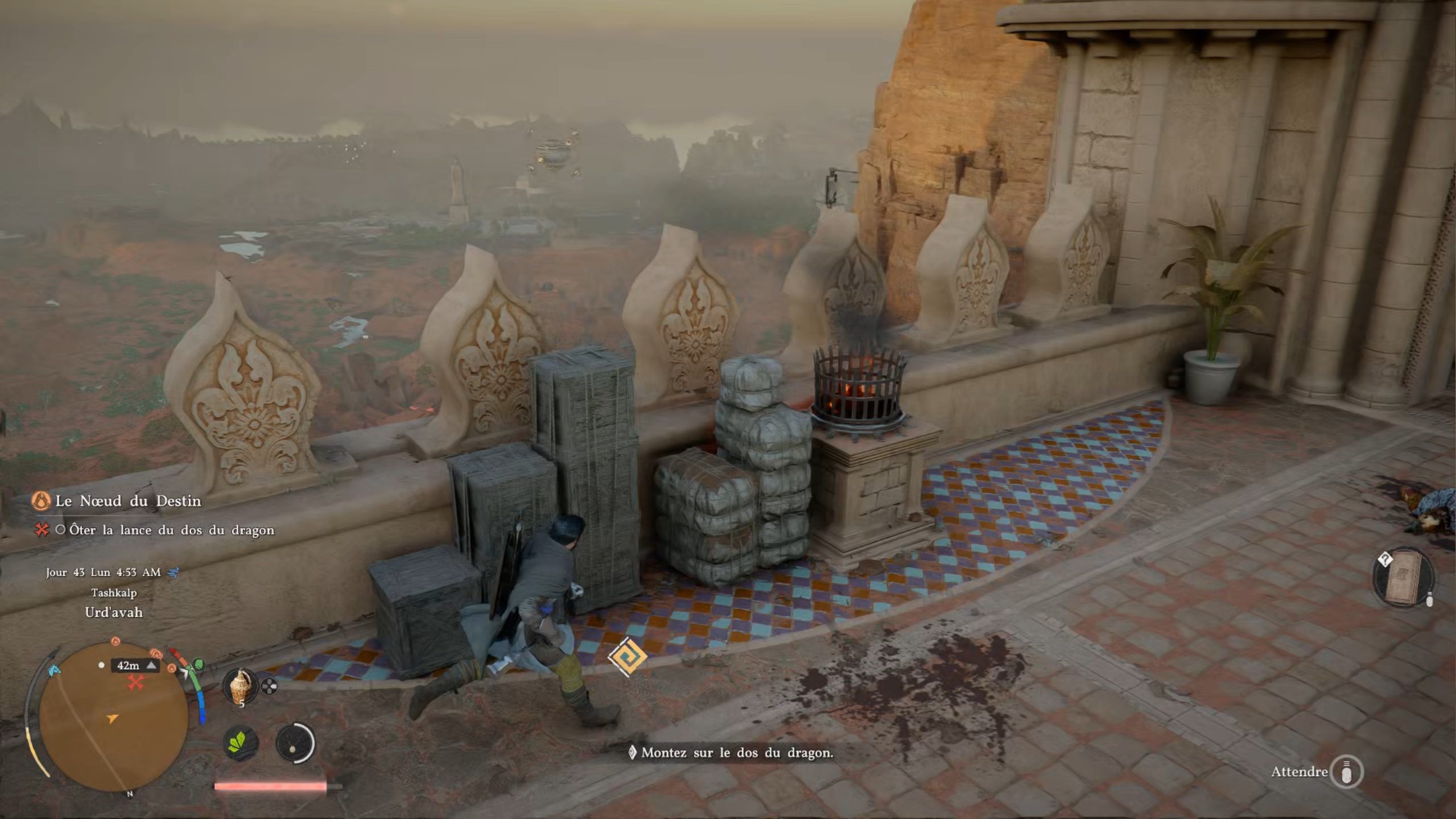
Task: Open the circular minimap
Action: point(113,717)
